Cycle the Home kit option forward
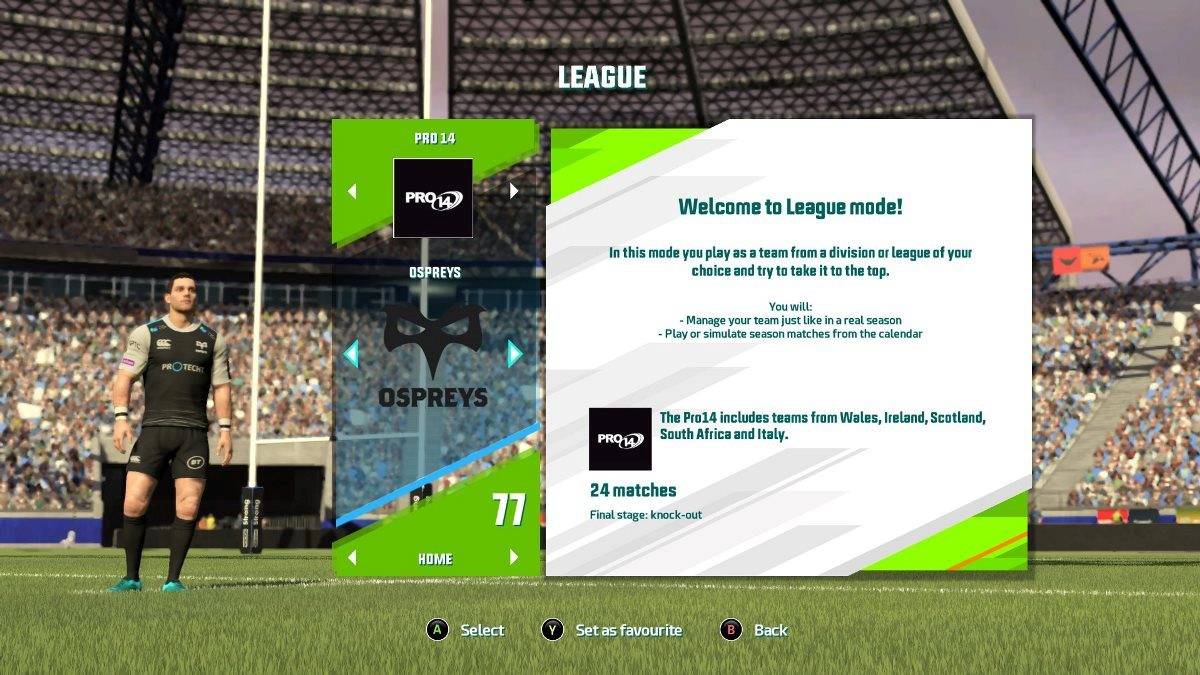Image resolution: width=1200 pixels, height=675 pixels. coord(514,558)
